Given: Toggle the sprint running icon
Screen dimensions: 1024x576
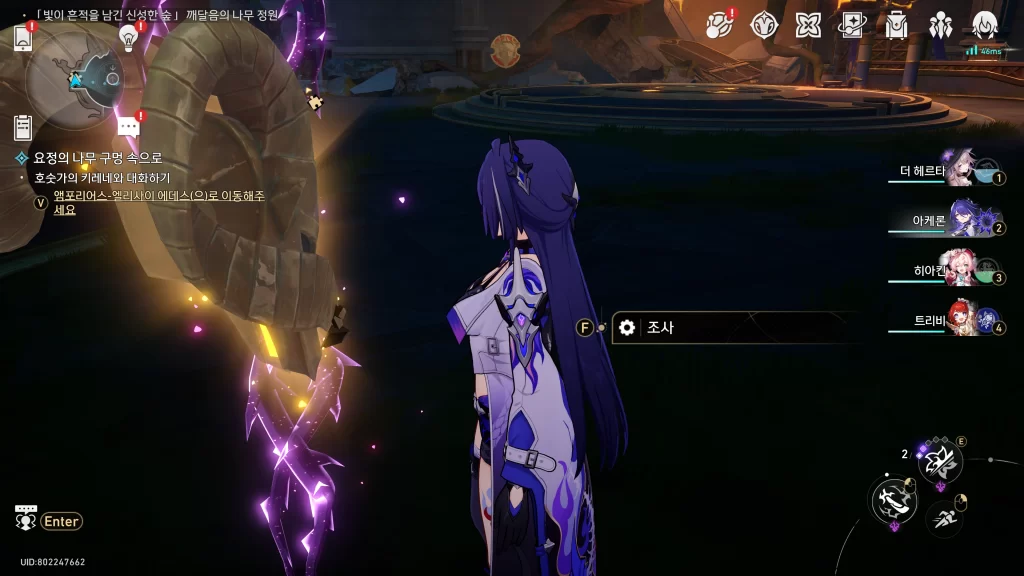Looking at the screenshot, I should point(944,517).
